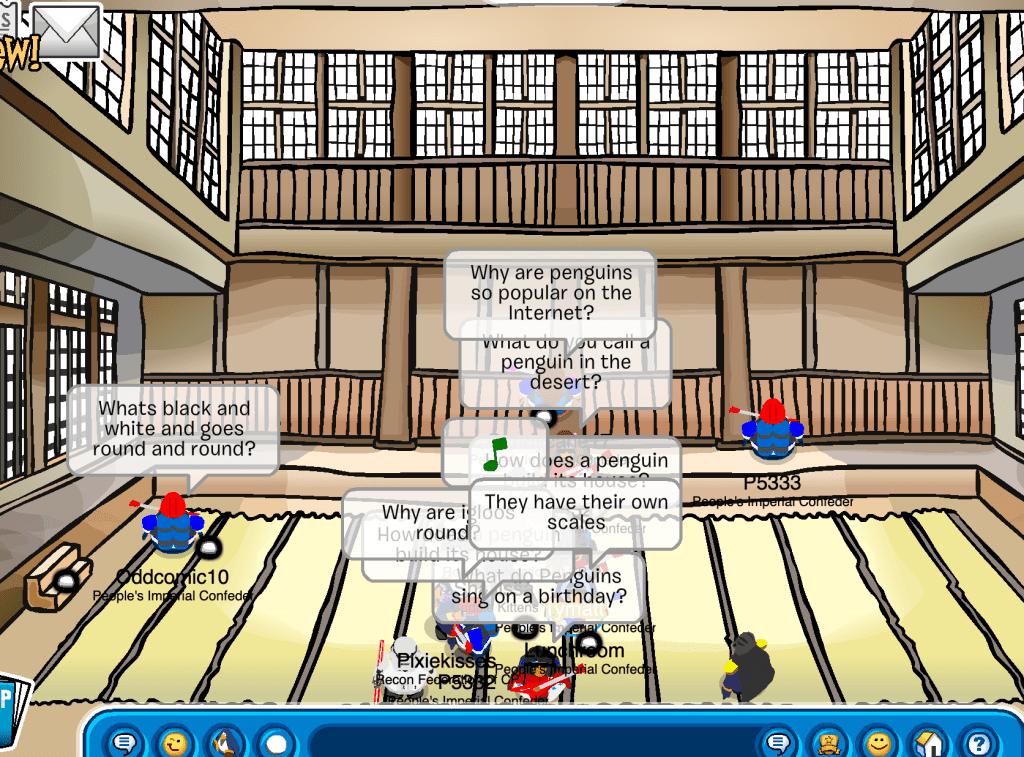The width and height of the screenshot is (1024, 757).
Task: Select the snowball throw button
Action: click(276, 743)
